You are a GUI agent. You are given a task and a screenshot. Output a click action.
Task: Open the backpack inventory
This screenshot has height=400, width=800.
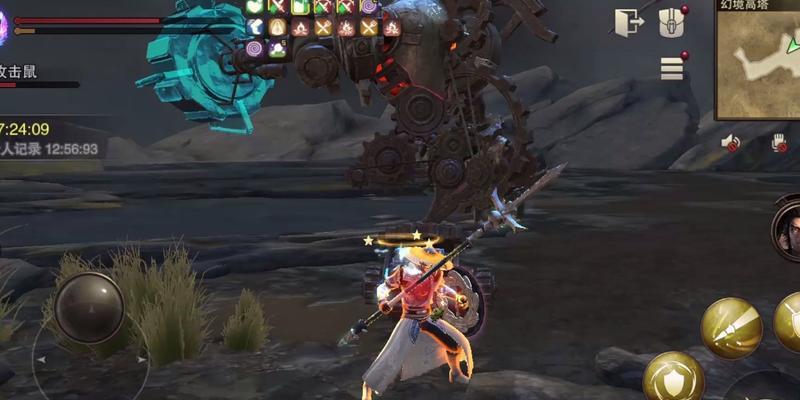[x=671, y=23]
